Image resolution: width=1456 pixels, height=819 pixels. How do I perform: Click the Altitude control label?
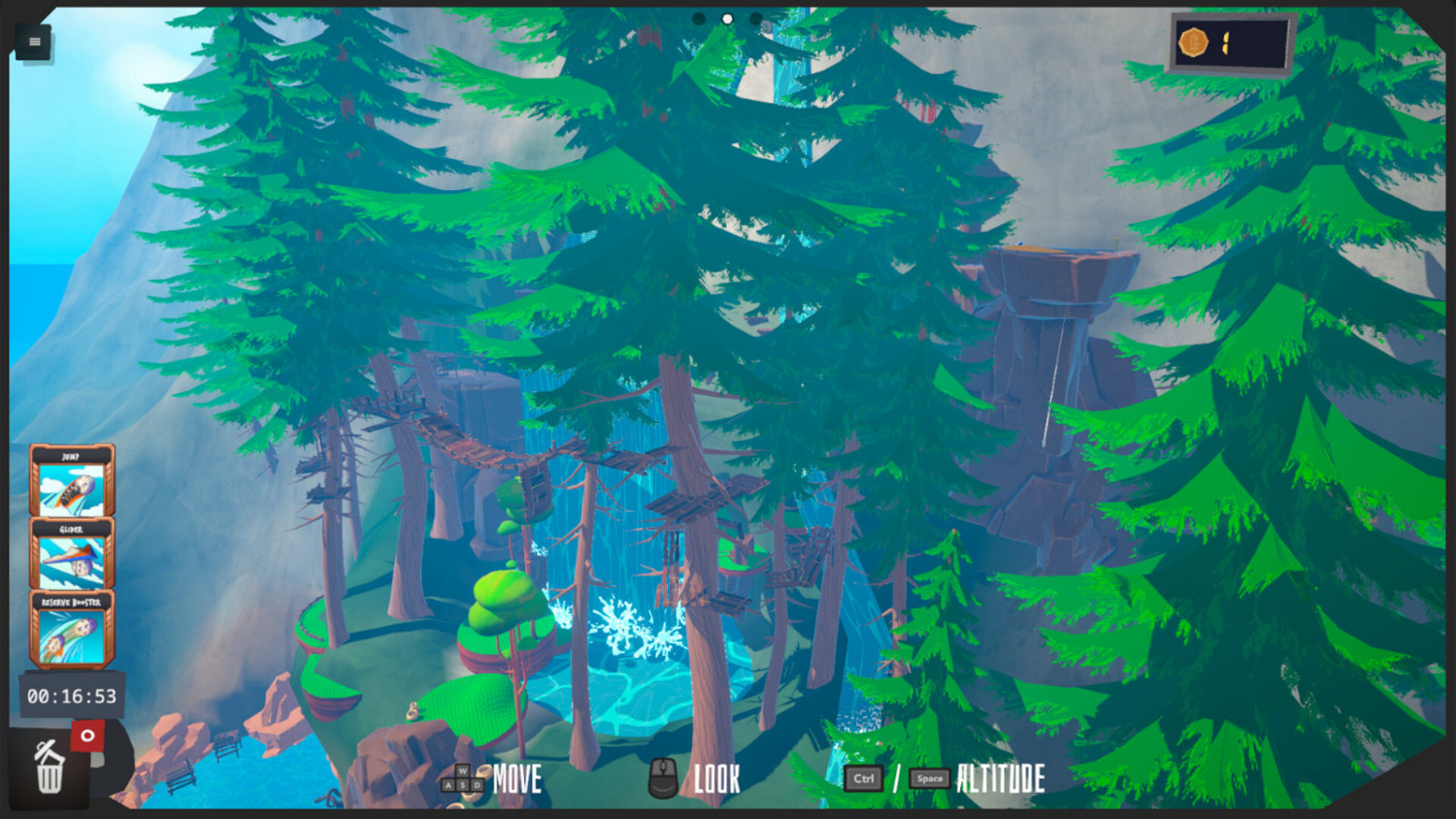click(x=999, y=777)
